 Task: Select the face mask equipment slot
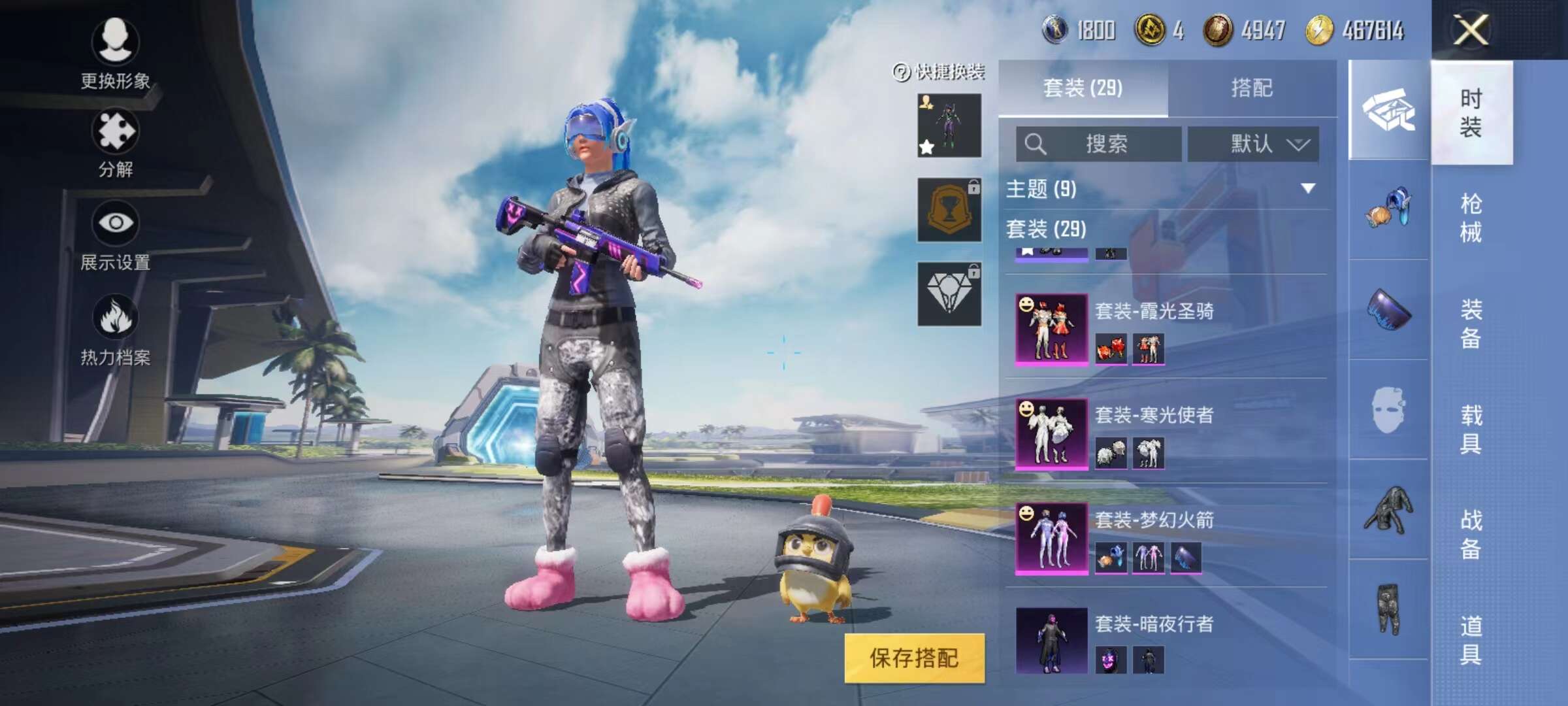coord(1388,411)
